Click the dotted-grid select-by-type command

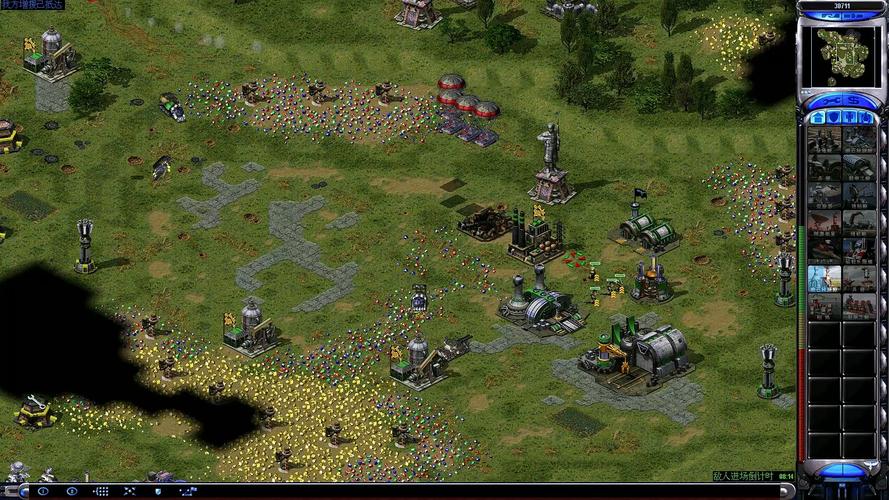[x=102, y=491]
